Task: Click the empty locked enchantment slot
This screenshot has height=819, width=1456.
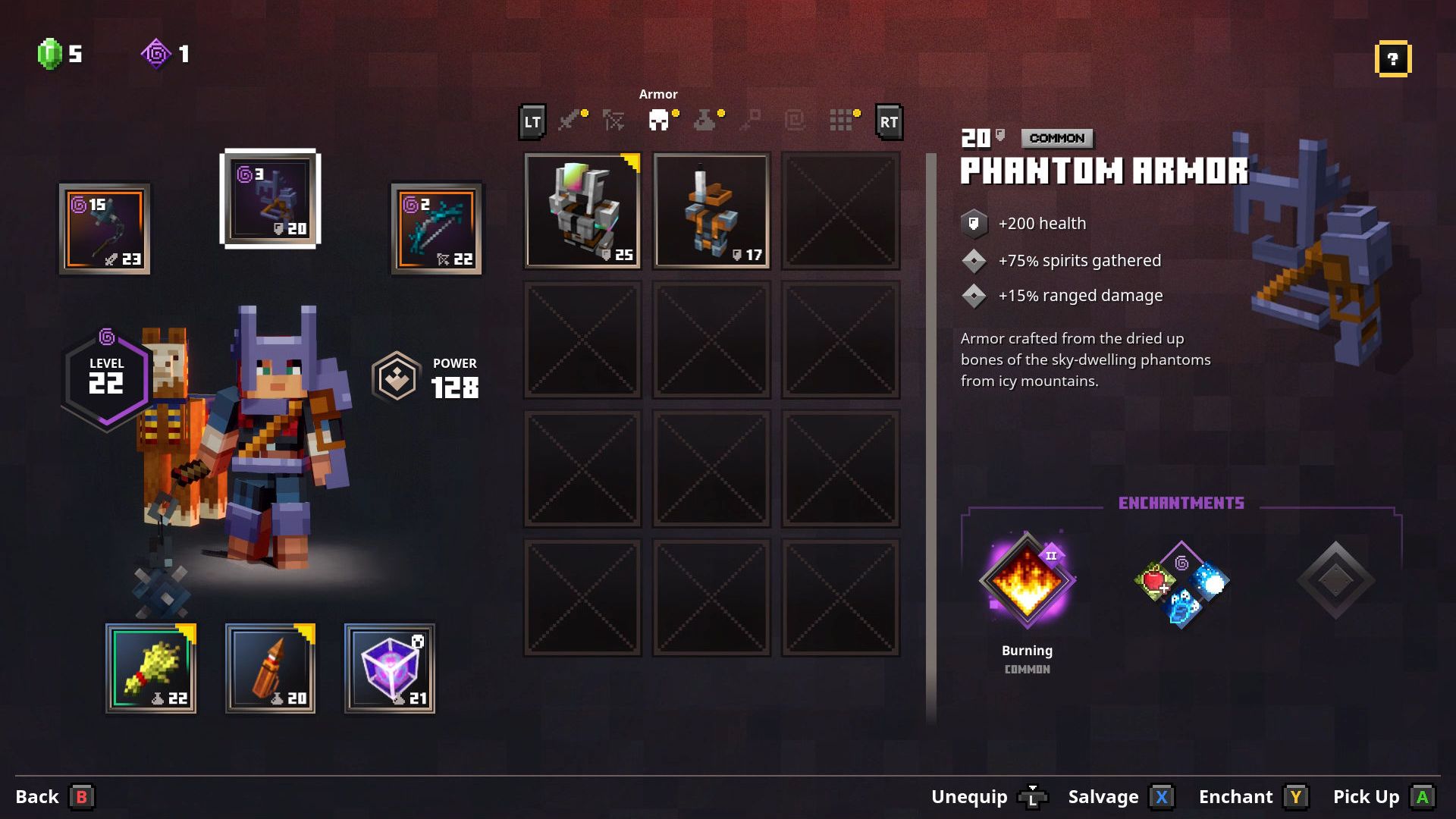Action: 1335,581
